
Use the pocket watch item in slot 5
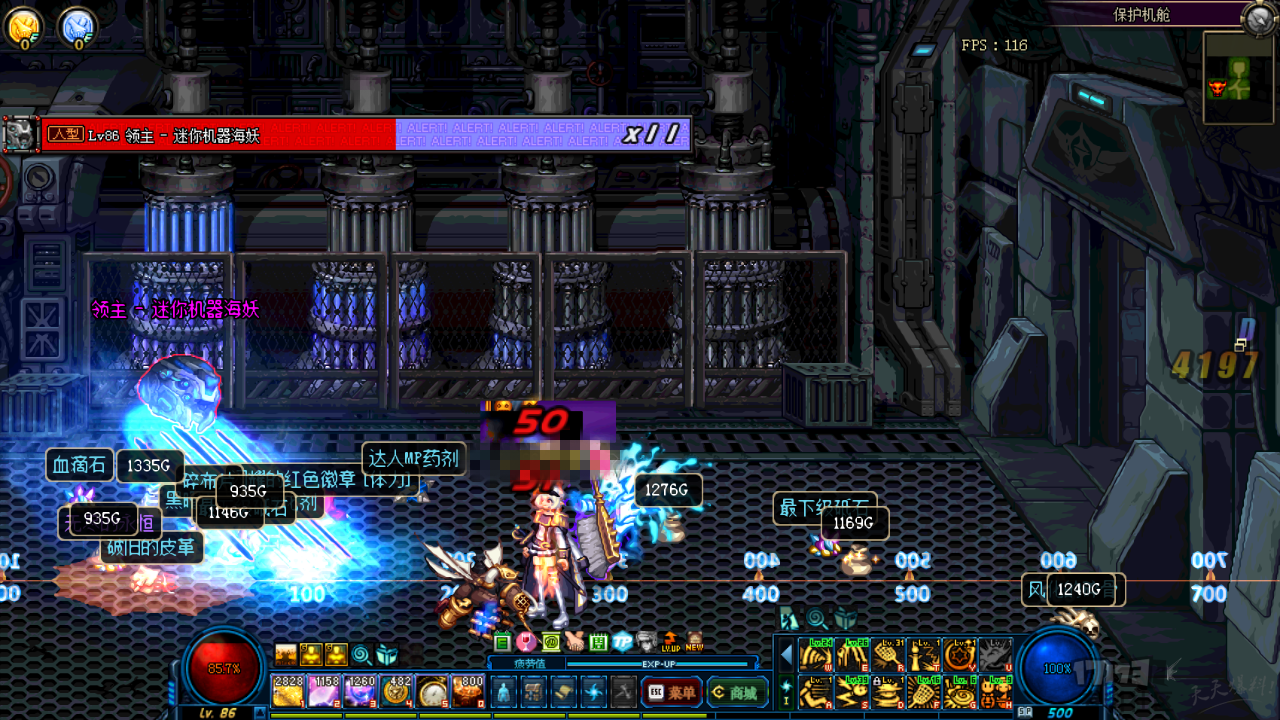coord(432,691)
